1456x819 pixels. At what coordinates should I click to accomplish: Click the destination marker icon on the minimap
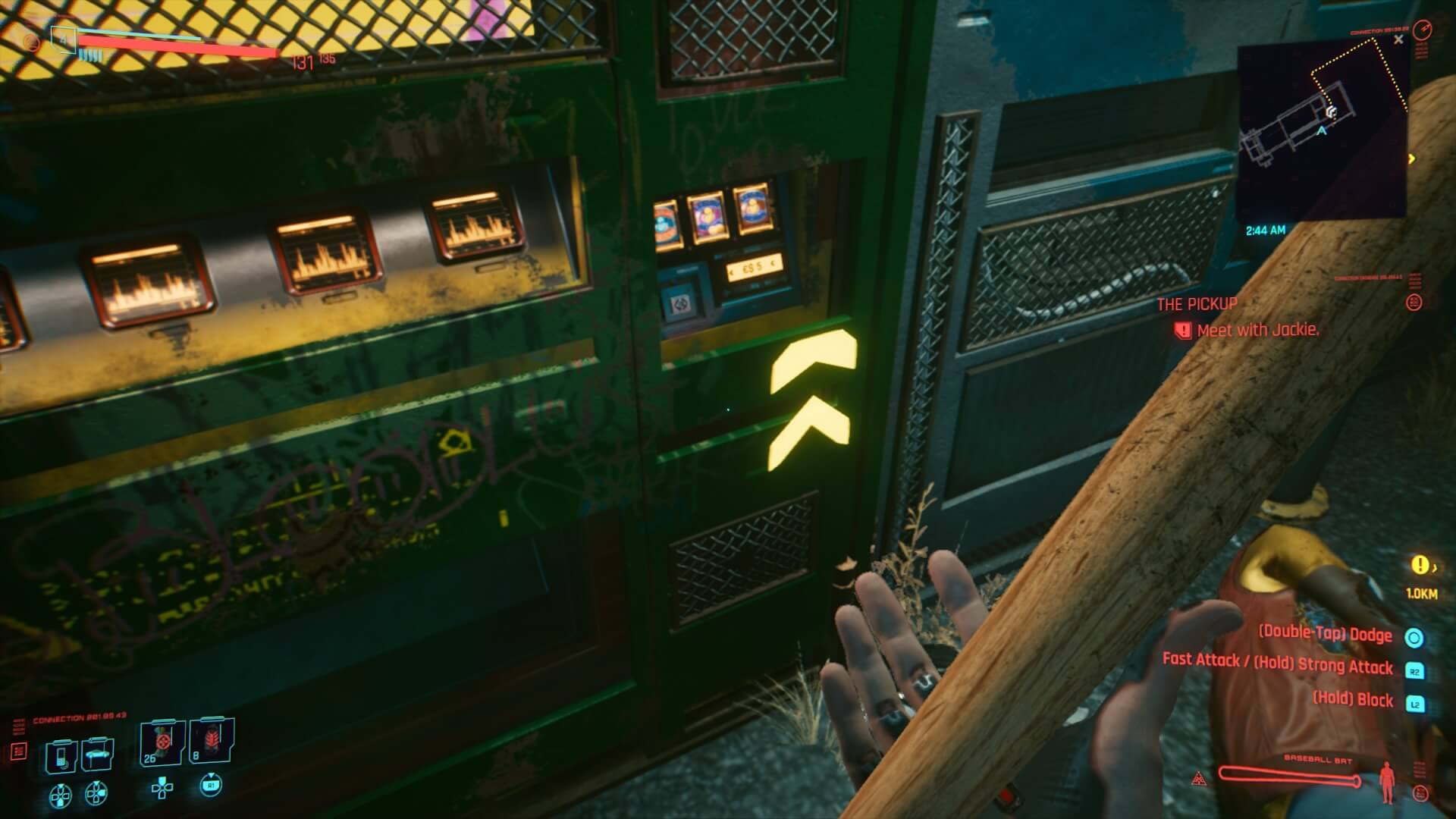[1332, 112]
